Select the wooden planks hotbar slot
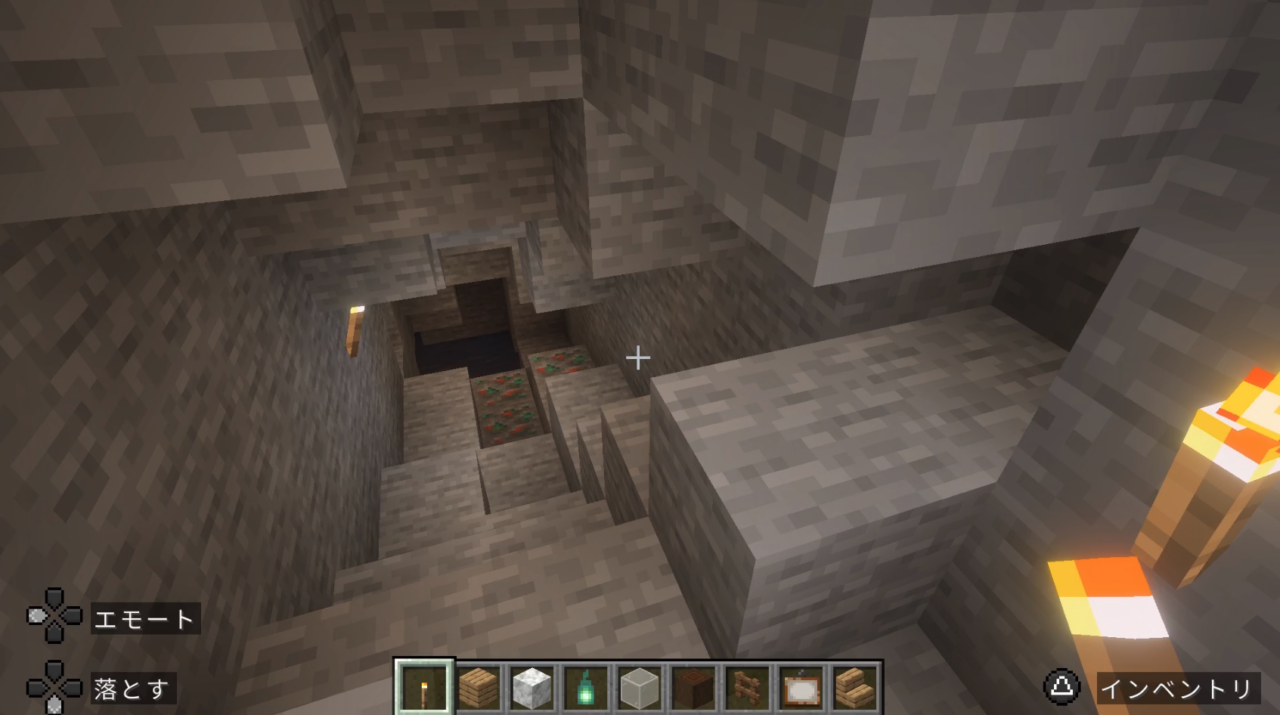Viewport: 1280px width, 715px height. click(479, 687)
